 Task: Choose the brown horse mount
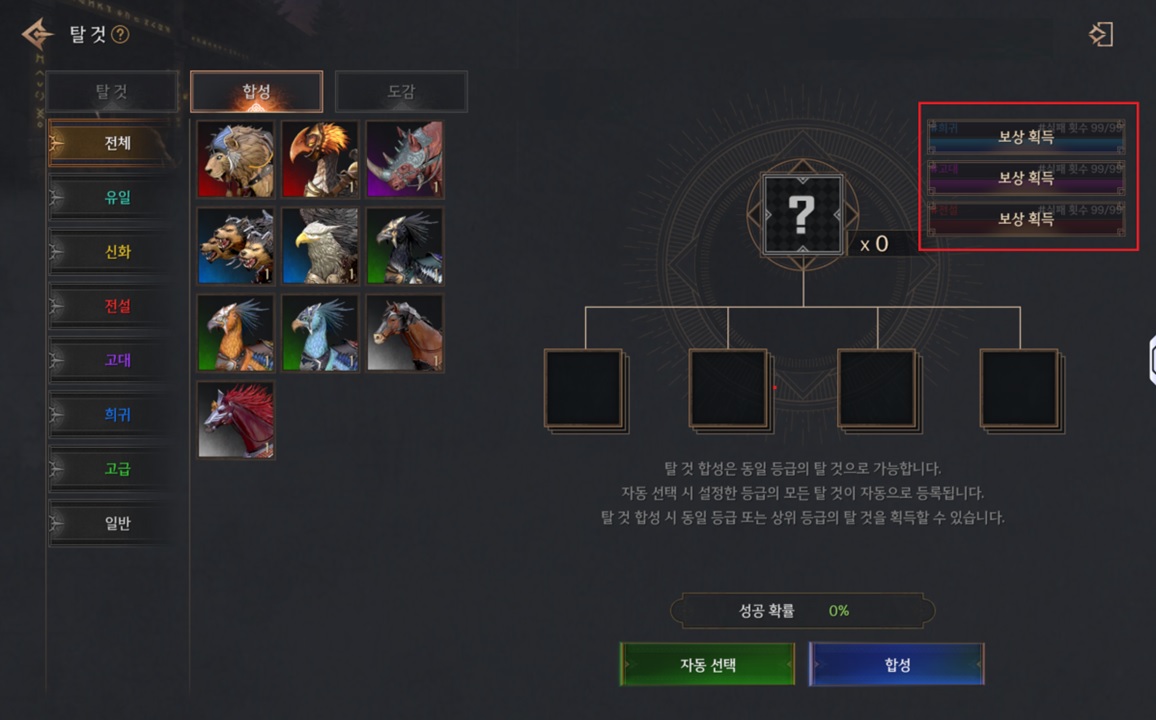pyautogui.click(x=404, y=333)
